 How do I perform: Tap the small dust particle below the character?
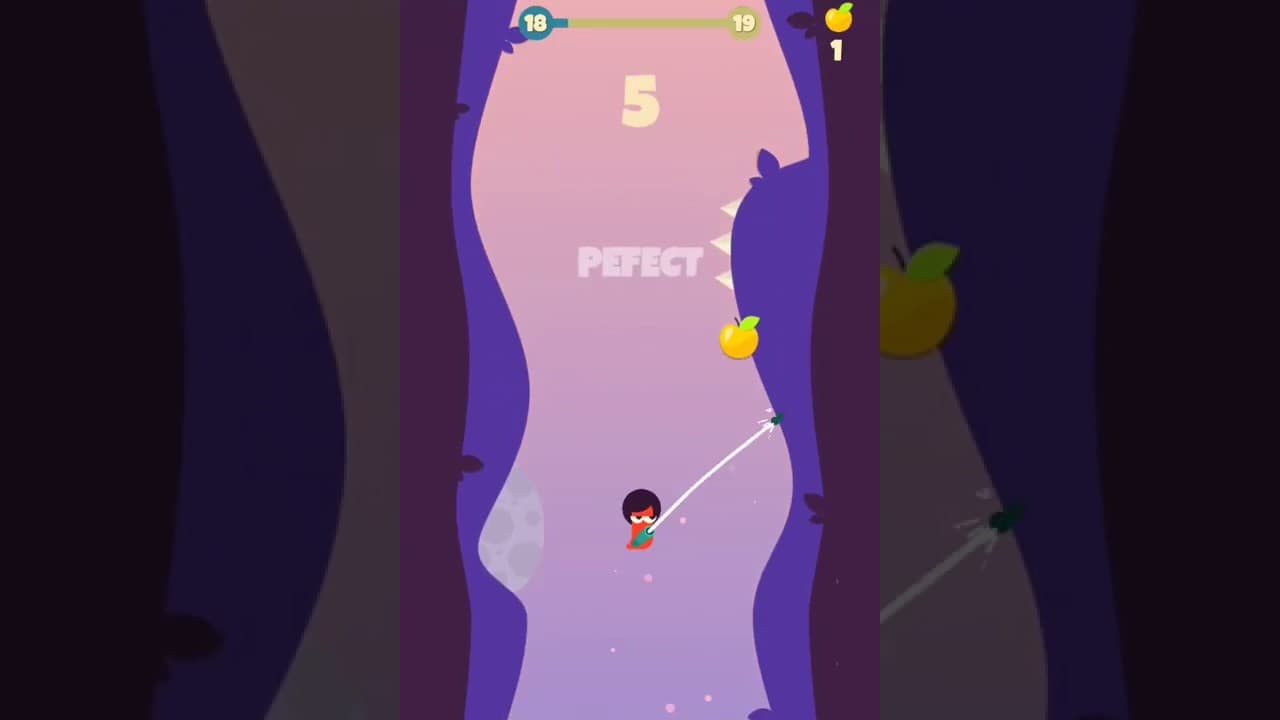click(648, 578)
